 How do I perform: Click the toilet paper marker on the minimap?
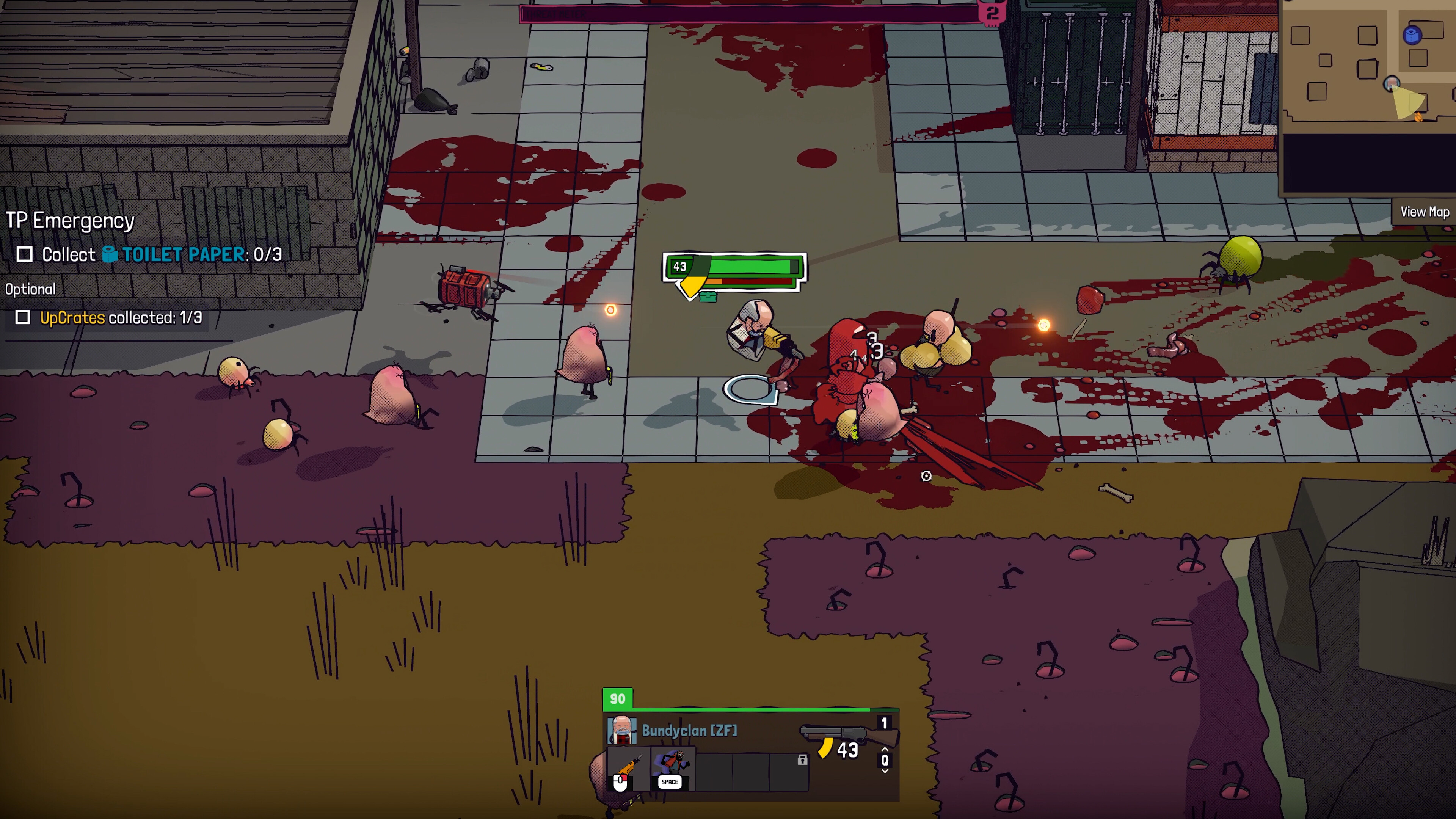click(x=1412, y=35)
